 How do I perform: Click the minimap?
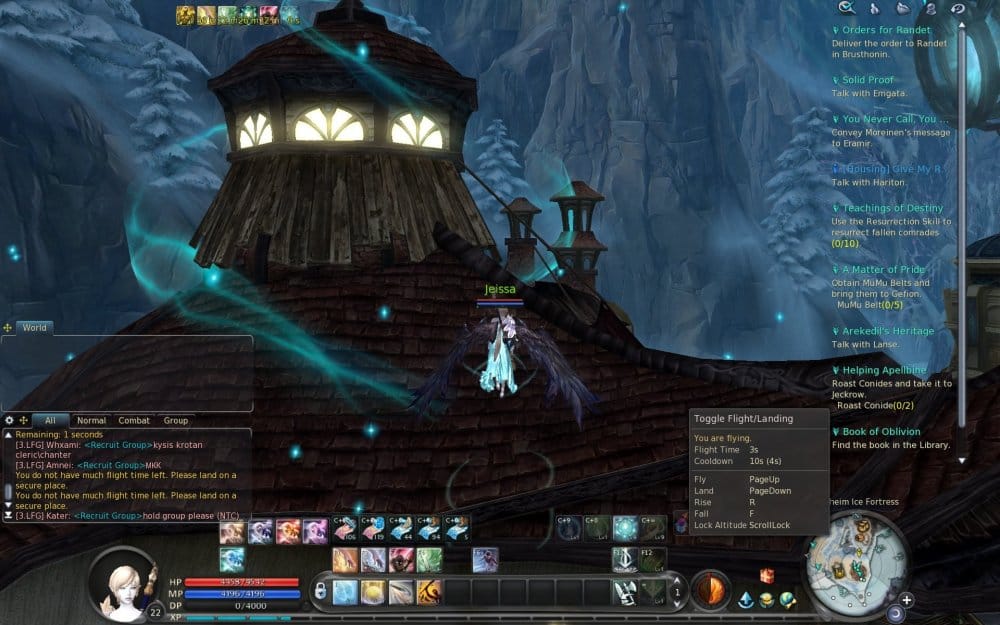(856, 560)
